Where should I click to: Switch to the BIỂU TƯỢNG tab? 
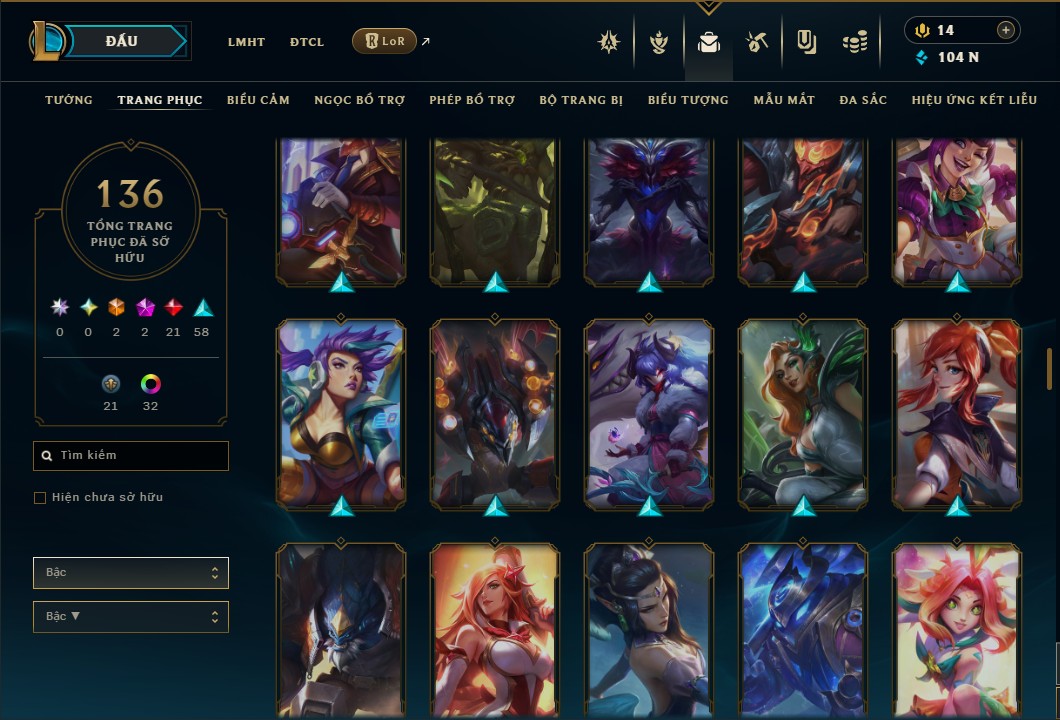coord(688,100)
